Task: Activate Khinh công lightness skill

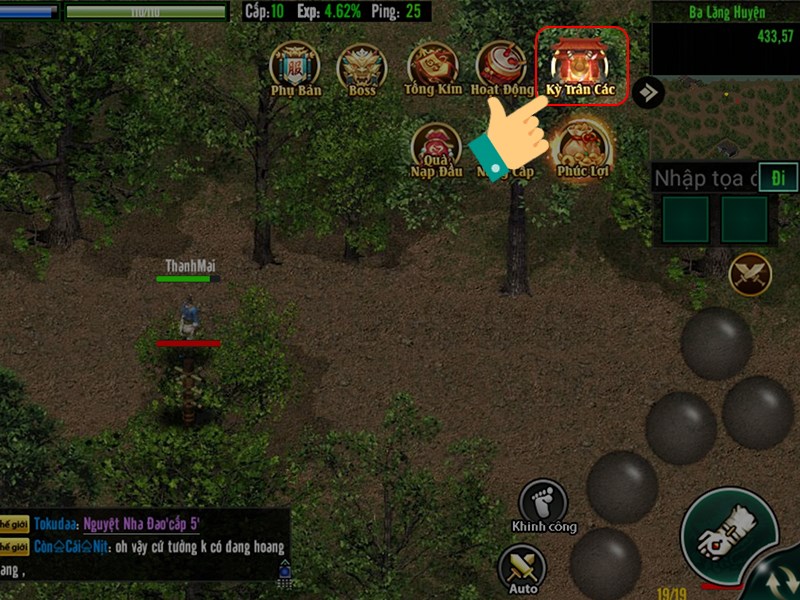Action: pos(543,503)
